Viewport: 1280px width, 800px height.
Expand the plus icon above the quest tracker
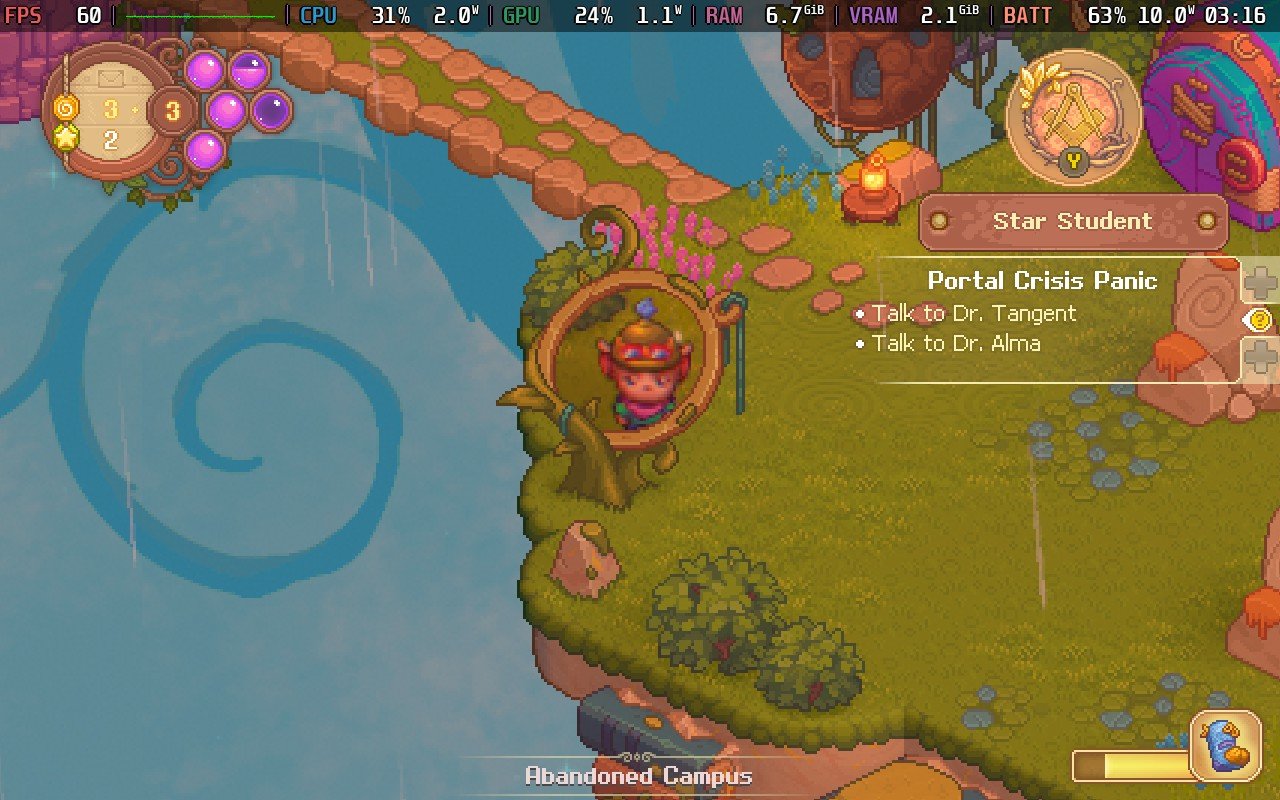point(1261,282)
